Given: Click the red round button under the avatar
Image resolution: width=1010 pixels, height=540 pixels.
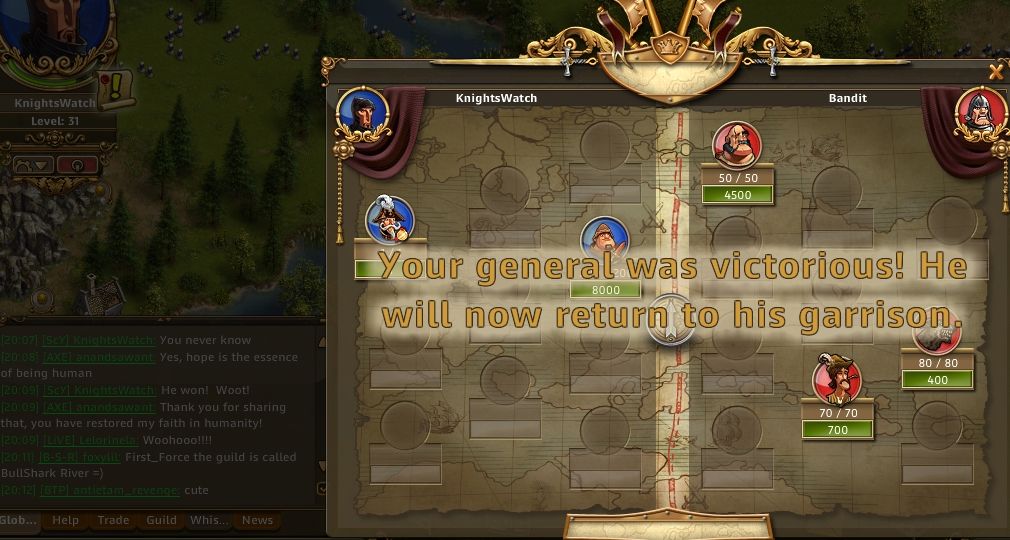Looking at the screenshot, I should click(x=77, y=165).
